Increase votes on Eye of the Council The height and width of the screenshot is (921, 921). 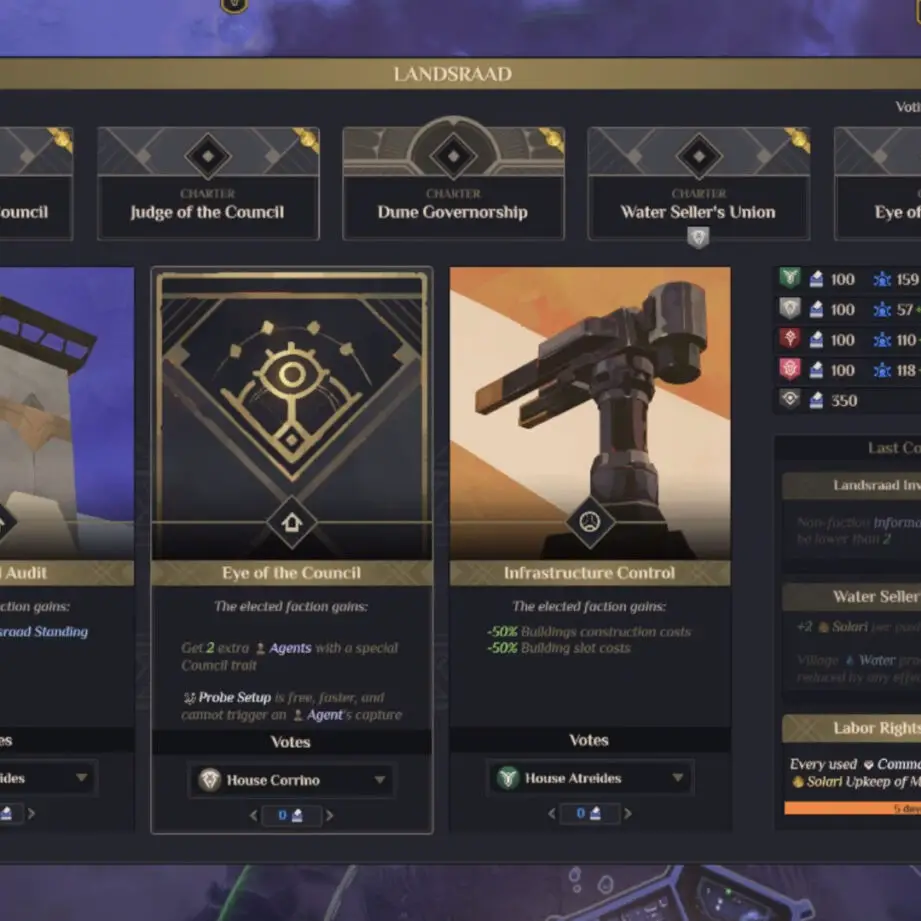[330, 816]
